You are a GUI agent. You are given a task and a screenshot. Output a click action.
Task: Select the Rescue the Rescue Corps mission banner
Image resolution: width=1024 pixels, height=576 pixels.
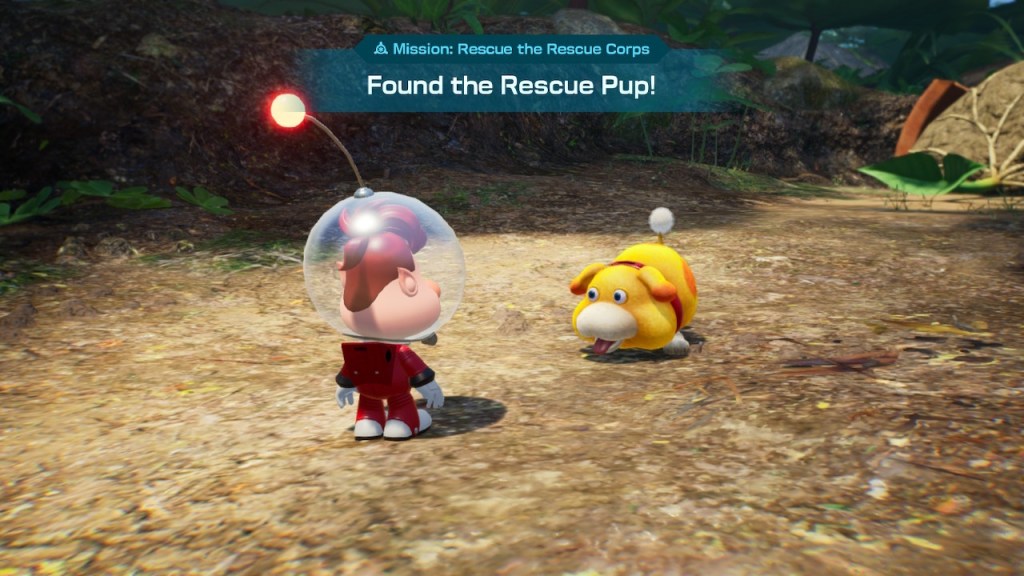click(x=511, y=49)
